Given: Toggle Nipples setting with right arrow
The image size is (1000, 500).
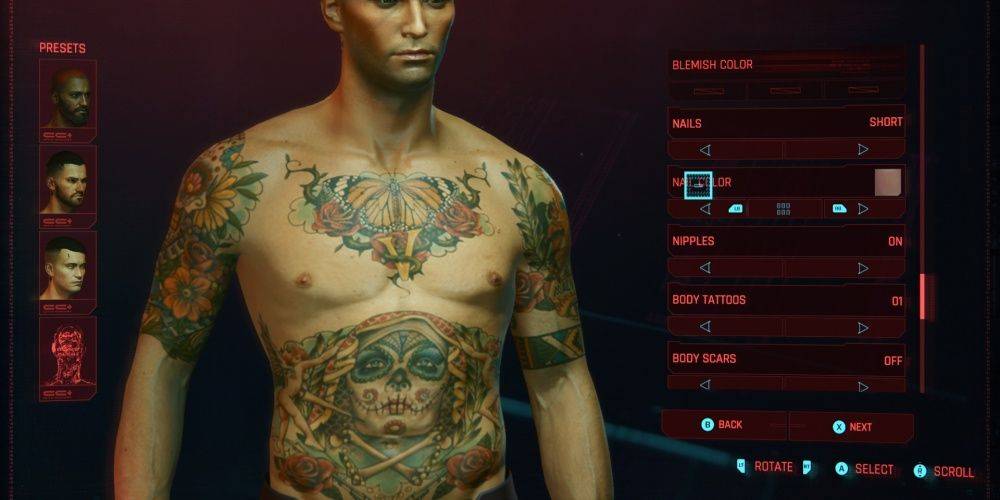Looking at the screenshot, I should [x=863, y=268].
